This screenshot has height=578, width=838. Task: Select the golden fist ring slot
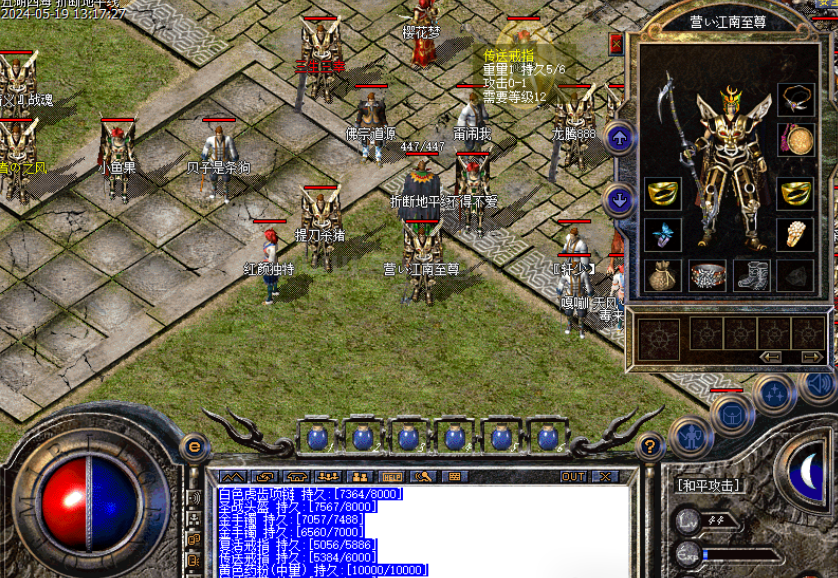[796, 235]
